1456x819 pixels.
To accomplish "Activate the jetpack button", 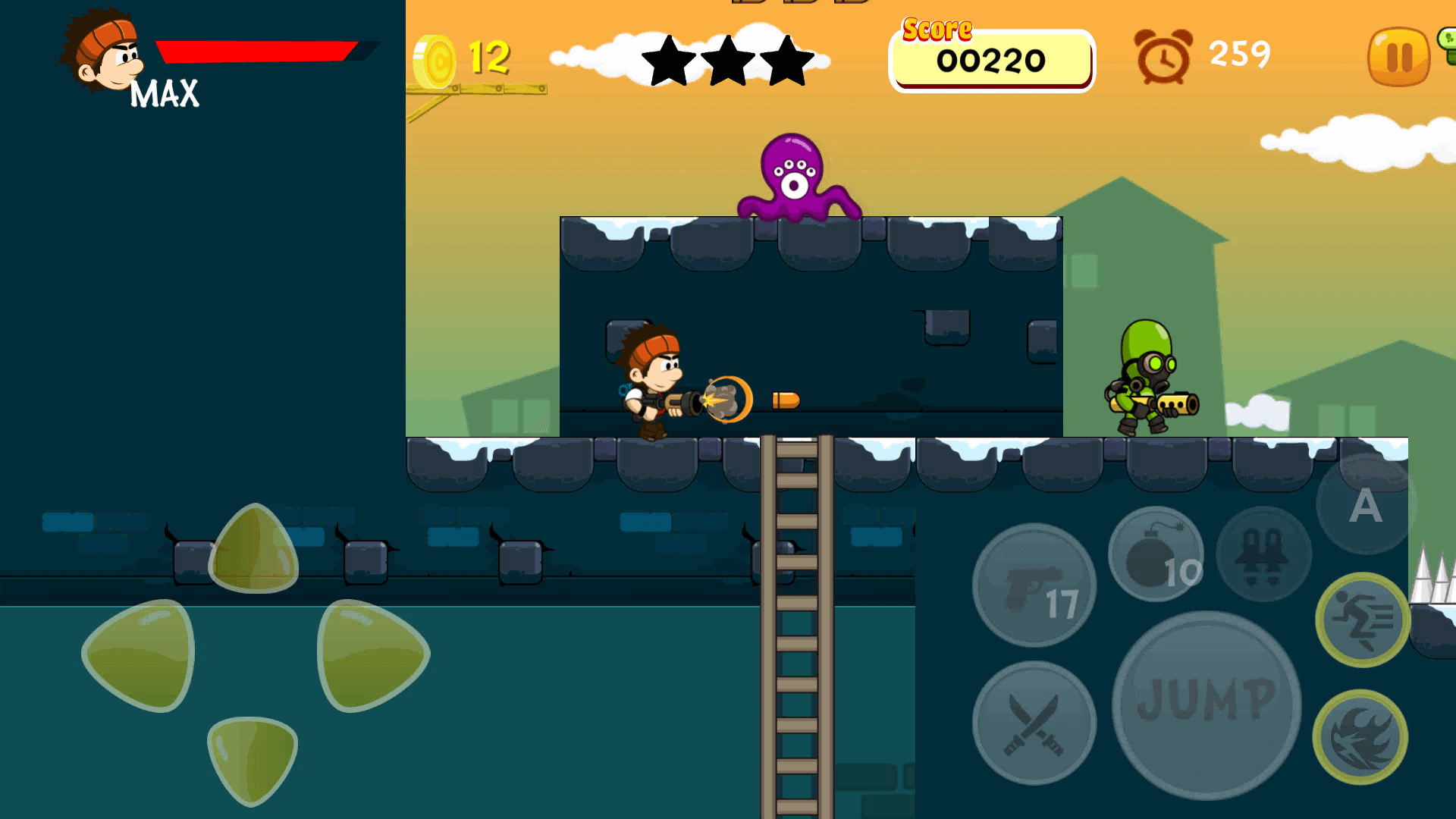I will (x=1263, y=555).
